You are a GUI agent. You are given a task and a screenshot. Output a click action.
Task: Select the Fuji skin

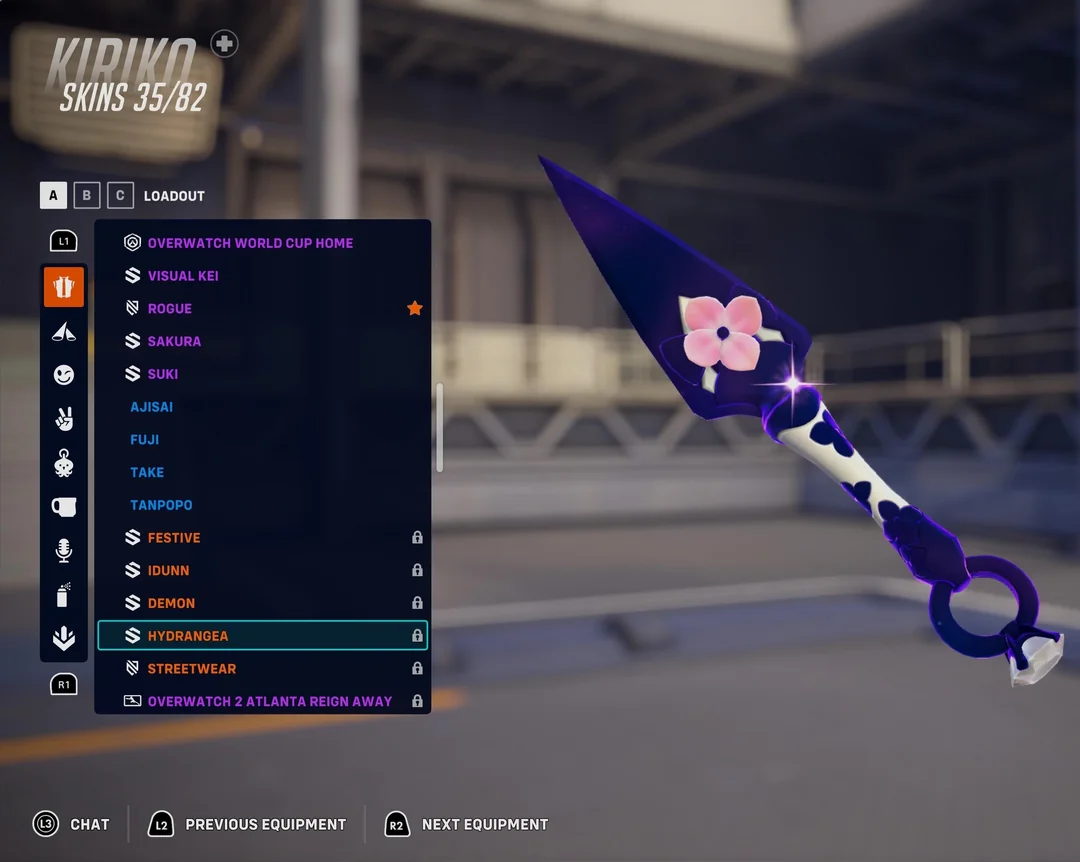point(145,440)
